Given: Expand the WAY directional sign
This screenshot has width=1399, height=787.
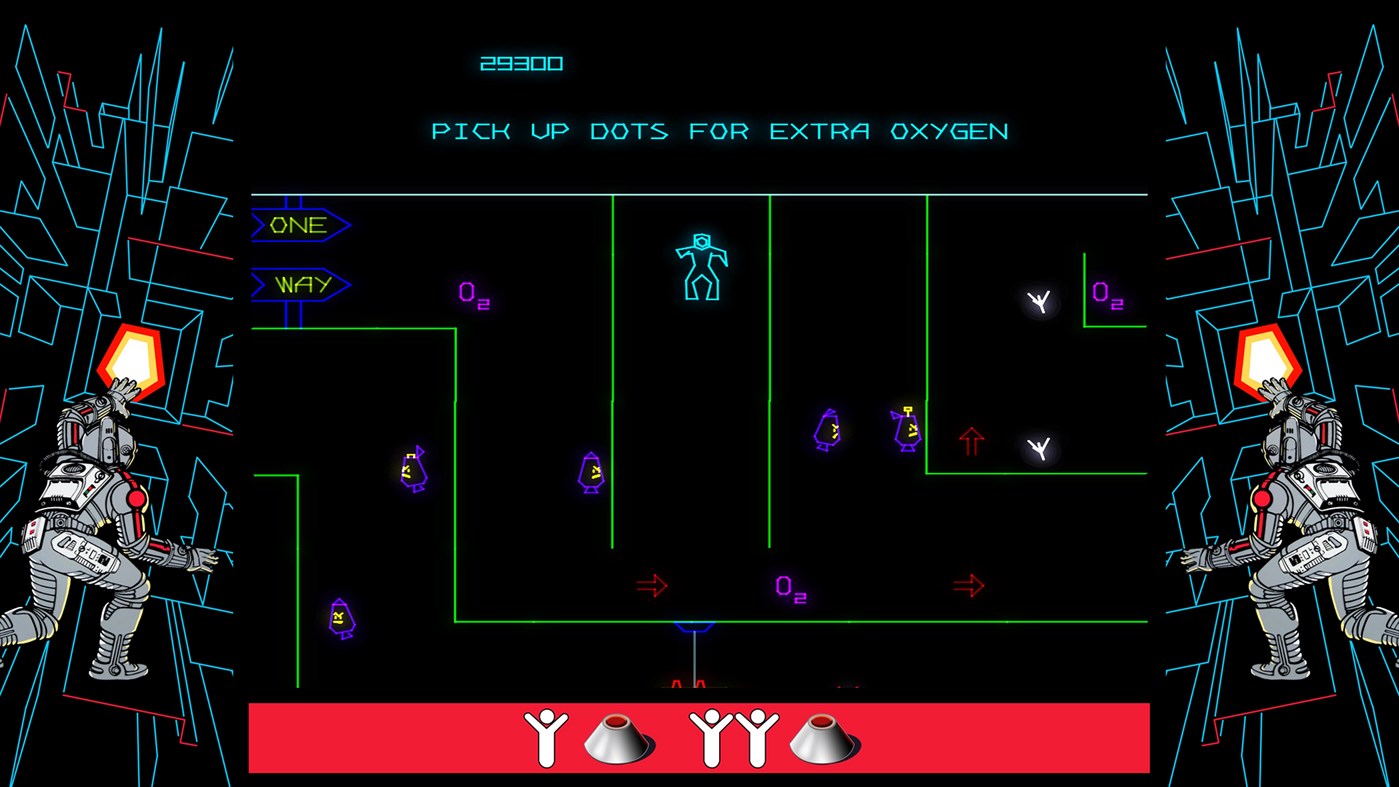Looking at the screenshot, I should (x=301, y=283).
